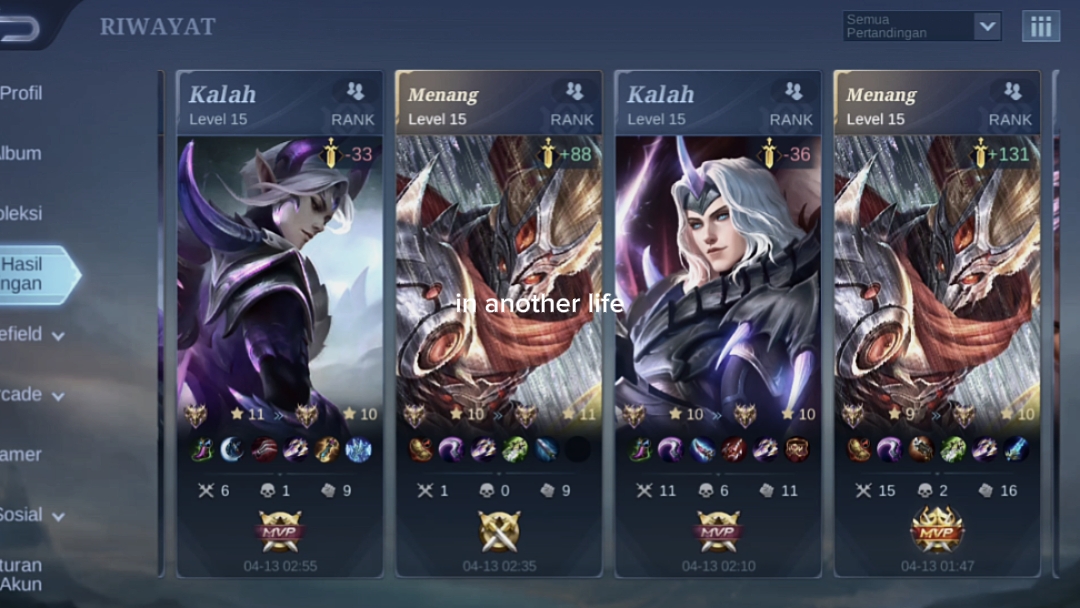Open the Gamer sidebar tab
Image resolution: width=1080 pixels, height=608 pixels.
22,454
